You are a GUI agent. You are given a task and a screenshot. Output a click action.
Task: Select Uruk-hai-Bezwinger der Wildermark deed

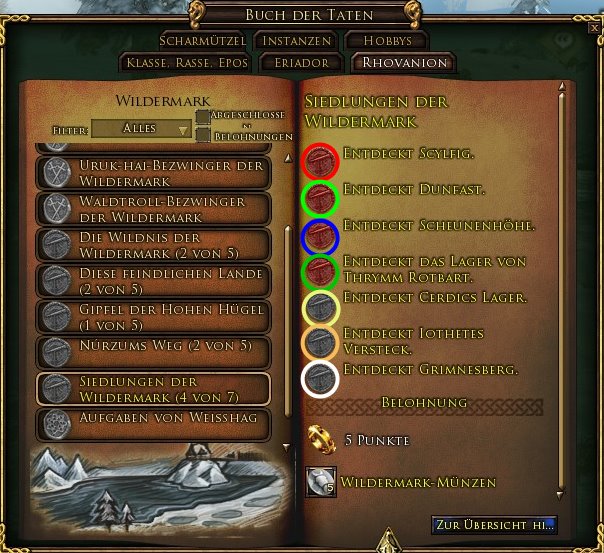pyautogui.click(x=153, y=172)
